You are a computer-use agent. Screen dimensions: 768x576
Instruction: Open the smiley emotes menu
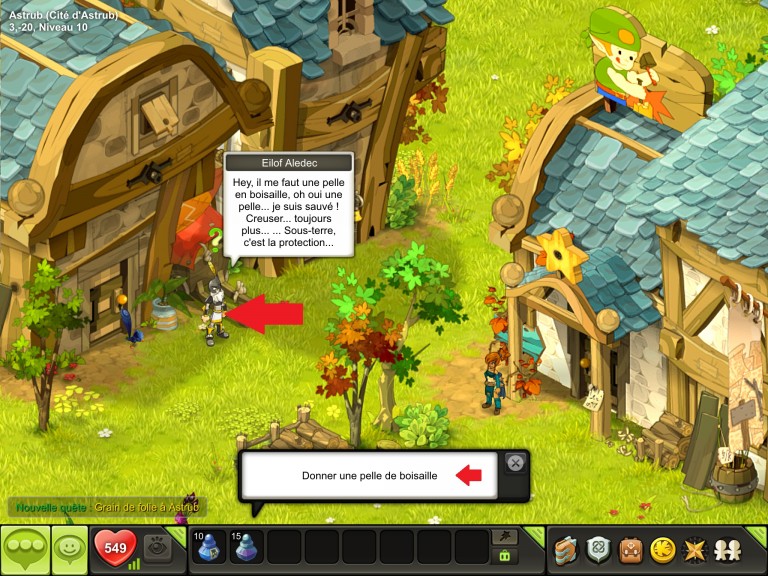coord(69,549)
